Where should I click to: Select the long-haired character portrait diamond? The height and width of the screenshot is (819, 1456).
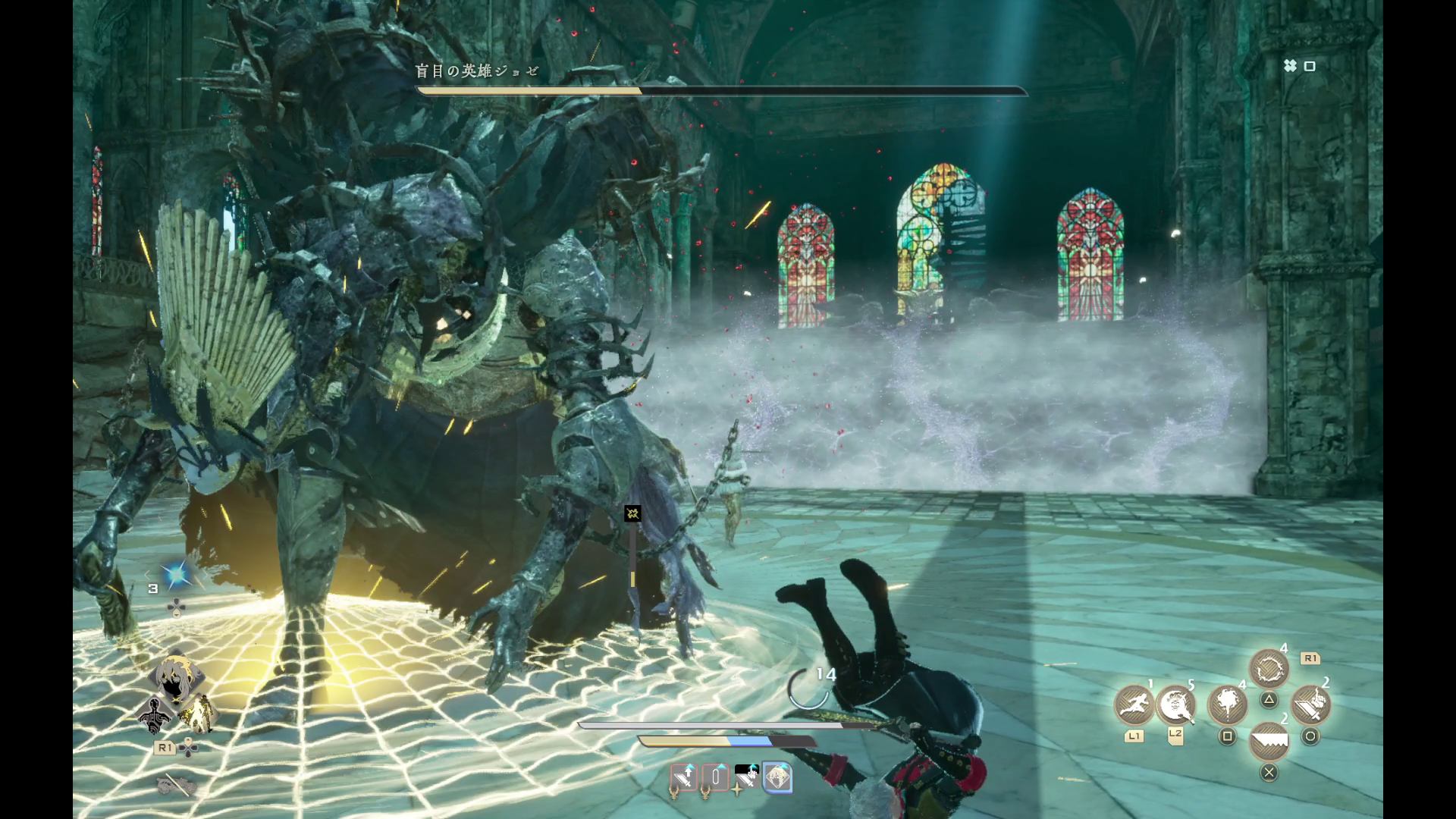click(176, 676)
